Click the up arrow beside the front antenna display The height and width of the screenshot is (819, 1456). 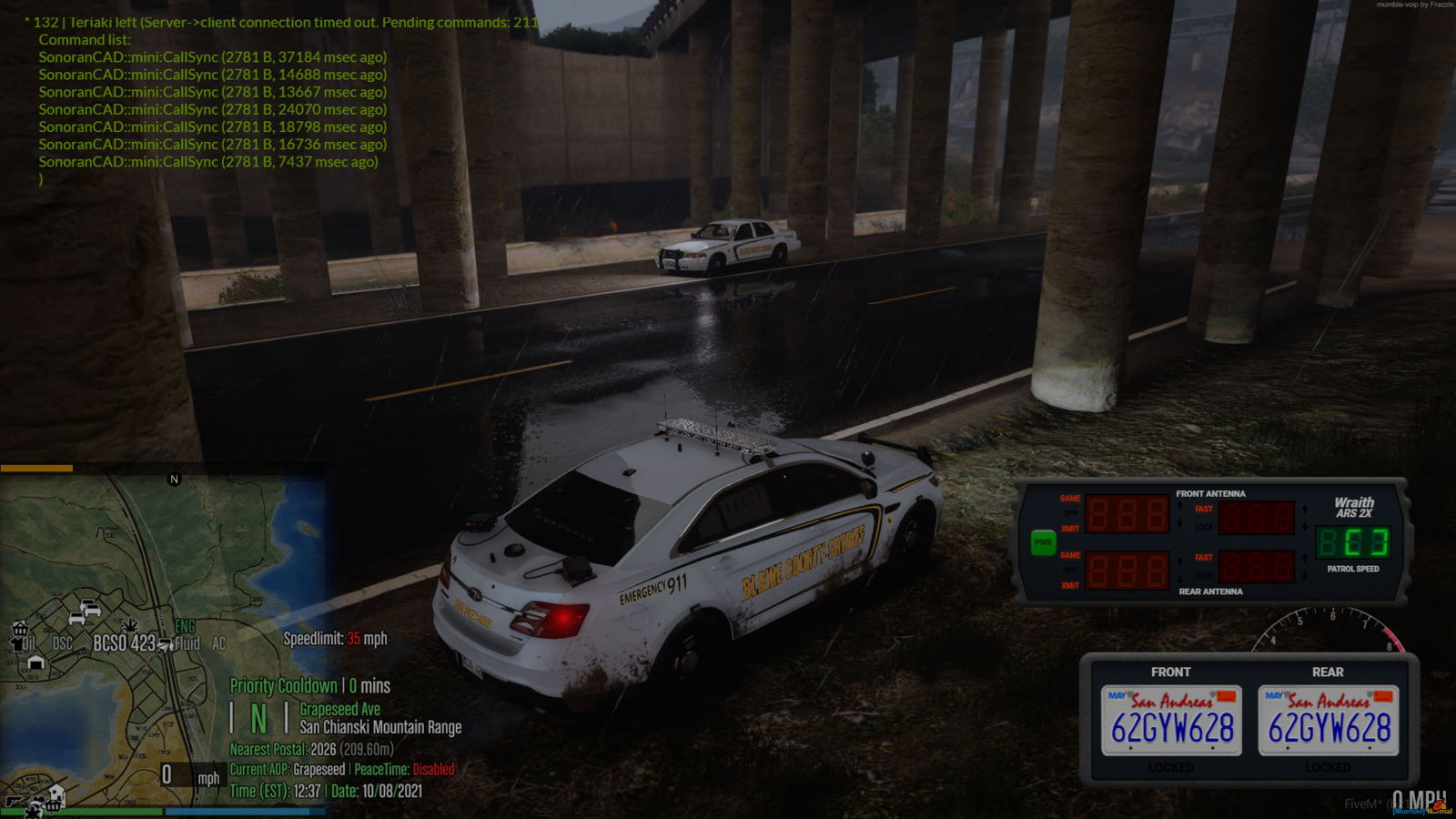[x=1178, y=505]
